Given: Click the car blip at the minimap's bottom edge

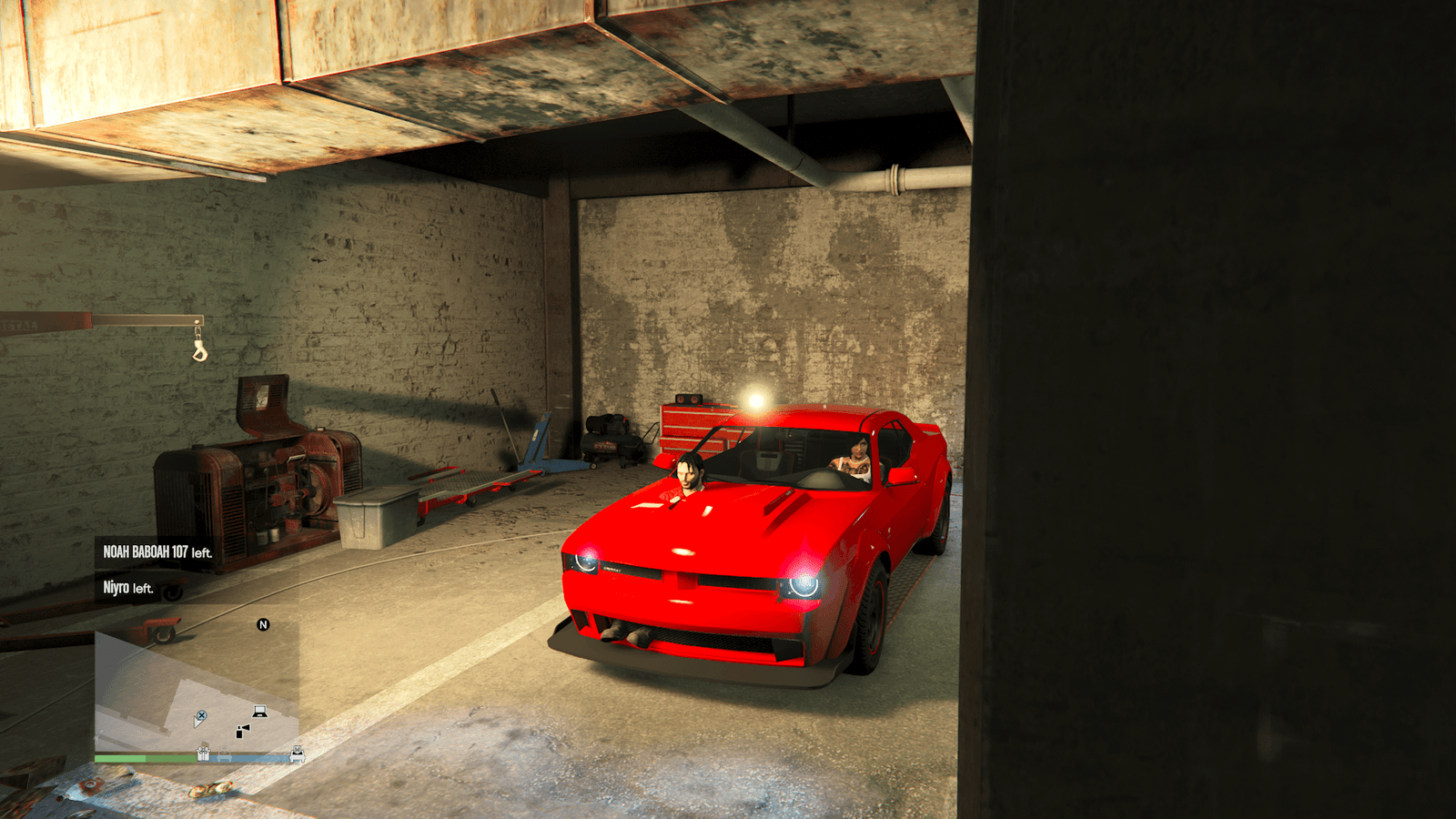Looking at the screenshot, I should coord(224,754).
